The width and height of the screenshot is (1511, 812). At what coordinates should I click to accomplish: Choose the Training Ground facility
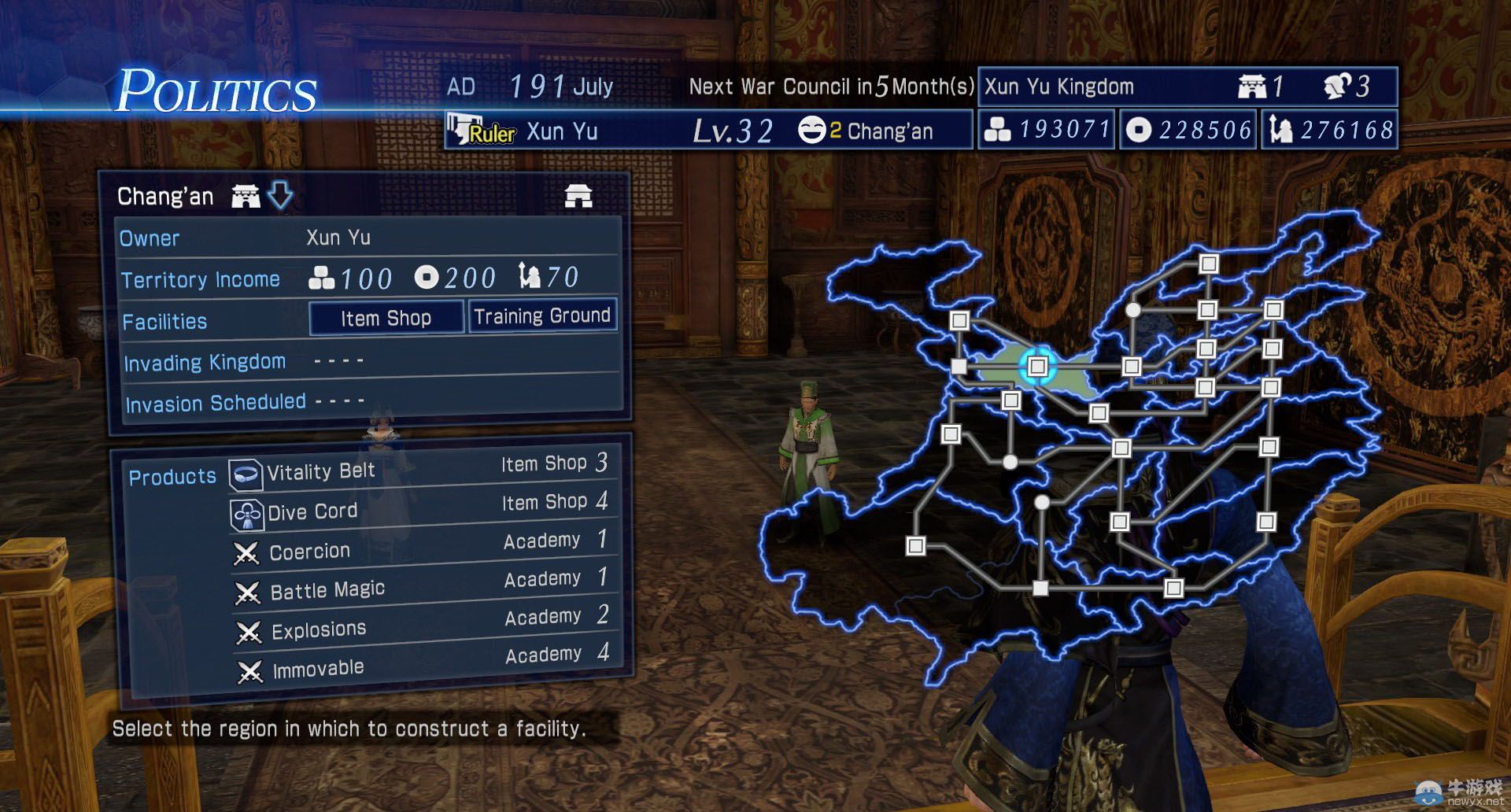[542, 316]
